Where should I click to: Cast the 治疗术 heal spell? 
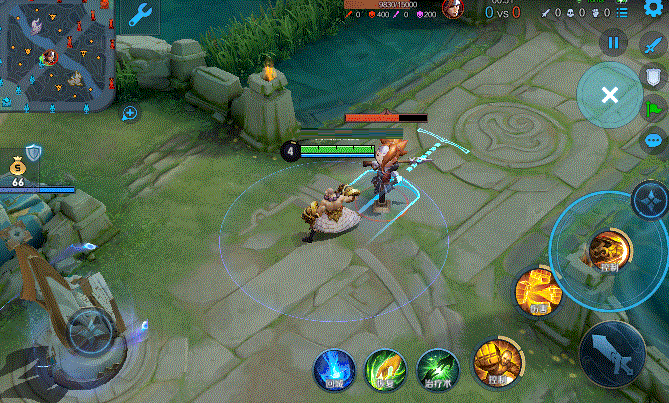(436, 369)
